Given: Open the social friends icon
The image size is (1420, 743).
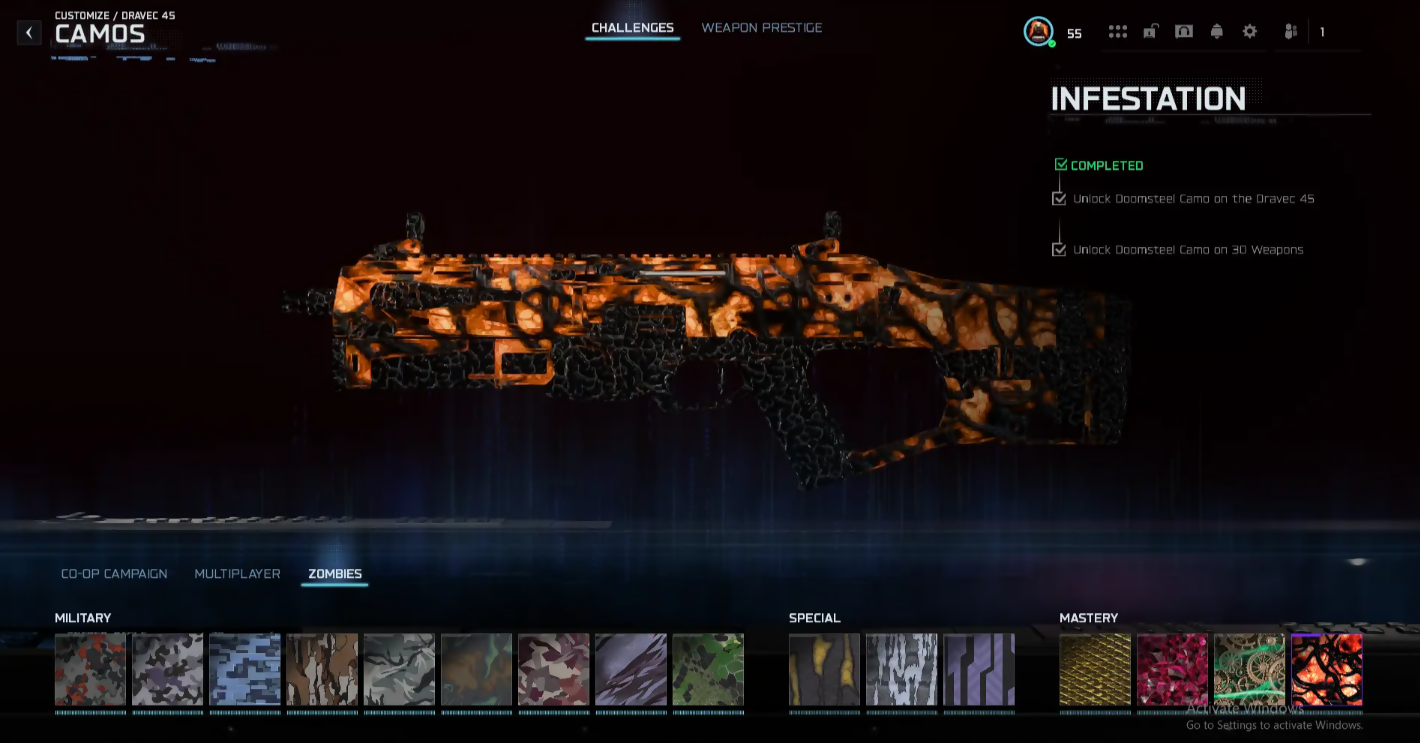Looking at the screenshot, I should (1290, 32).
